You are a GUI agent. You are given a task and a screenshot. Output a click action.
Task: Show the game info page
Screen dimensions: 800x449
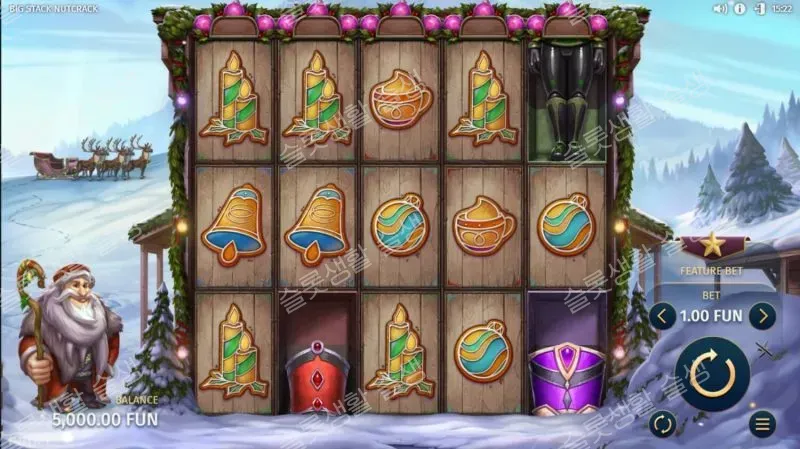point(740,8)
